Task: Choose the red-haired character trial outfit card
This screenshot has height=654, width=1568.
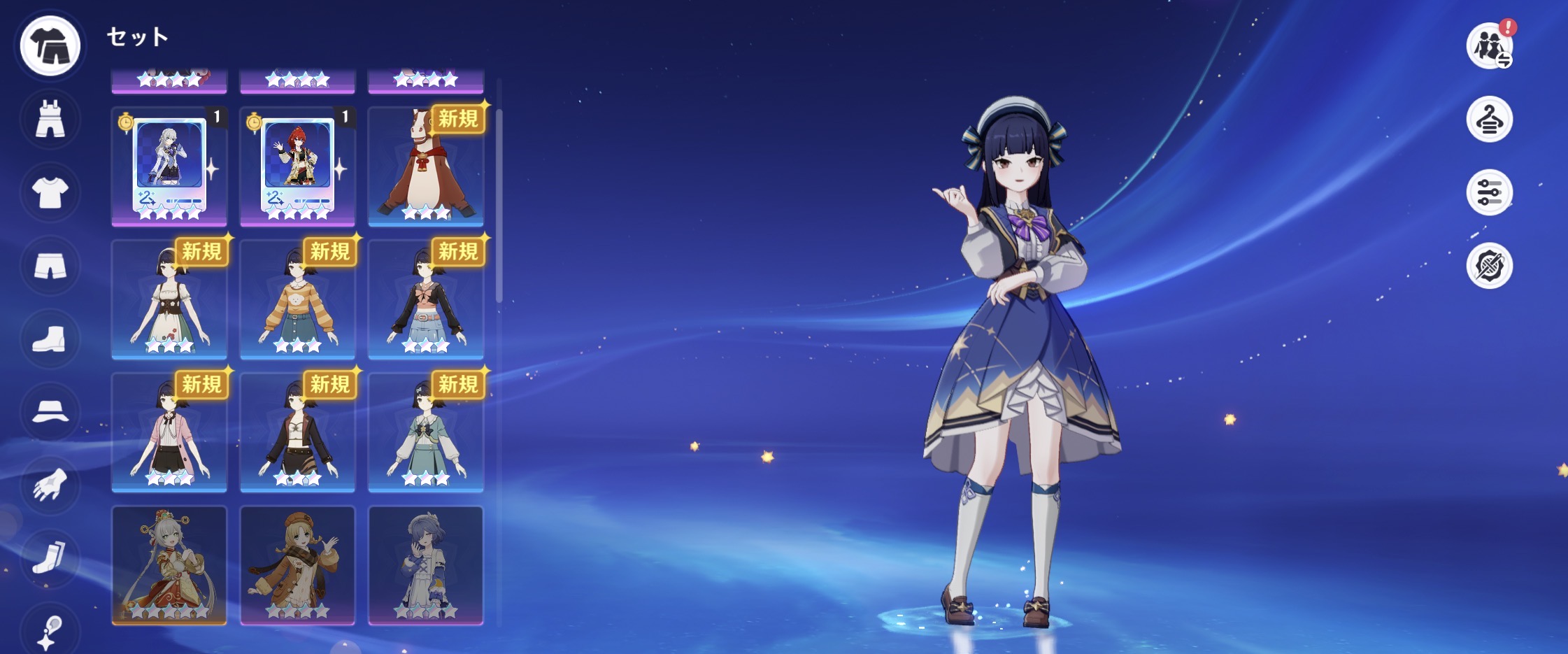Action: click(297, 166)
